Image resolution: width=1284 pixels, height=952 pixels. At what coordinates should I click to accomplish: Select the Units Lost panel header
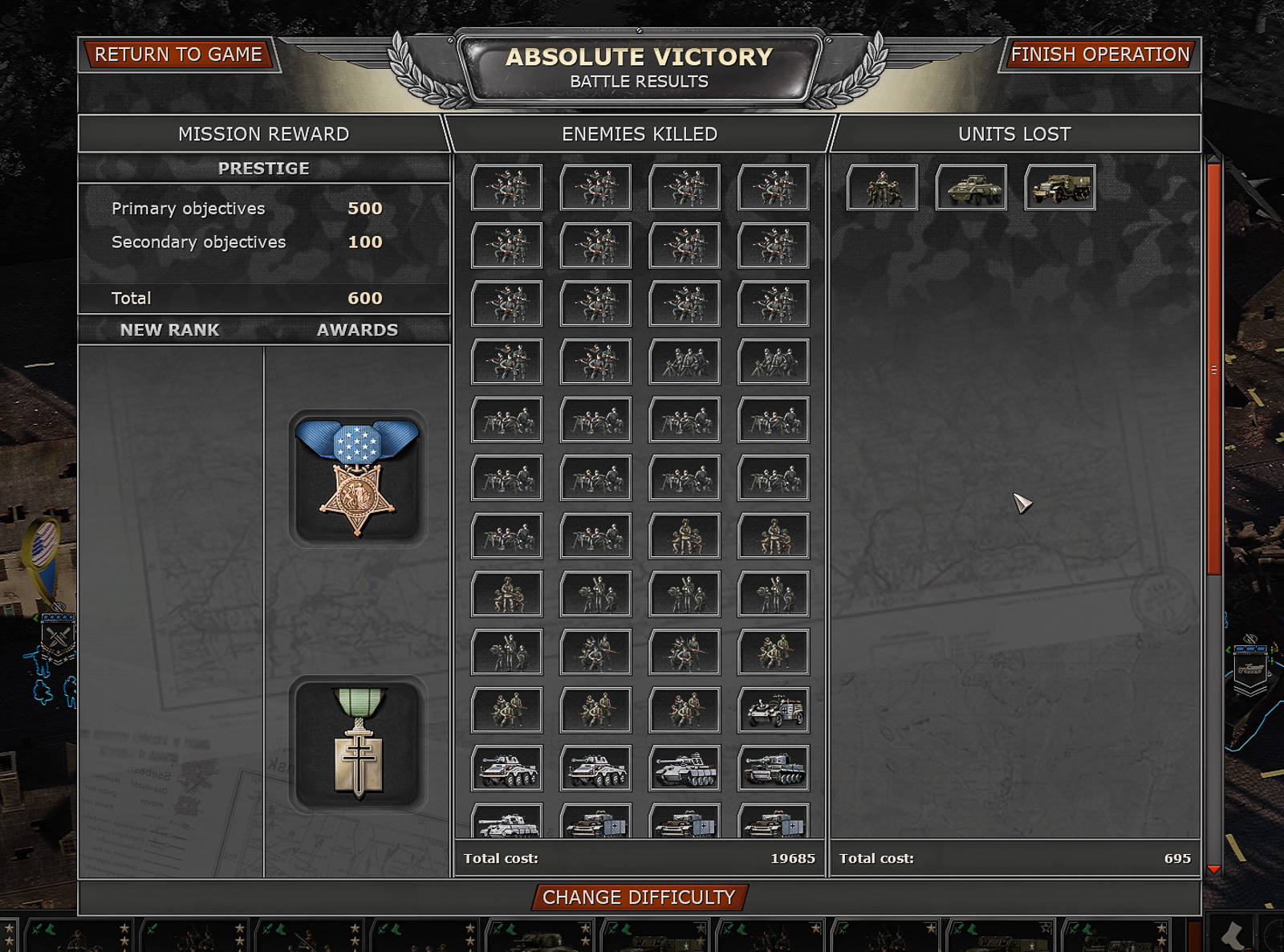click(x=1014, y=134)
